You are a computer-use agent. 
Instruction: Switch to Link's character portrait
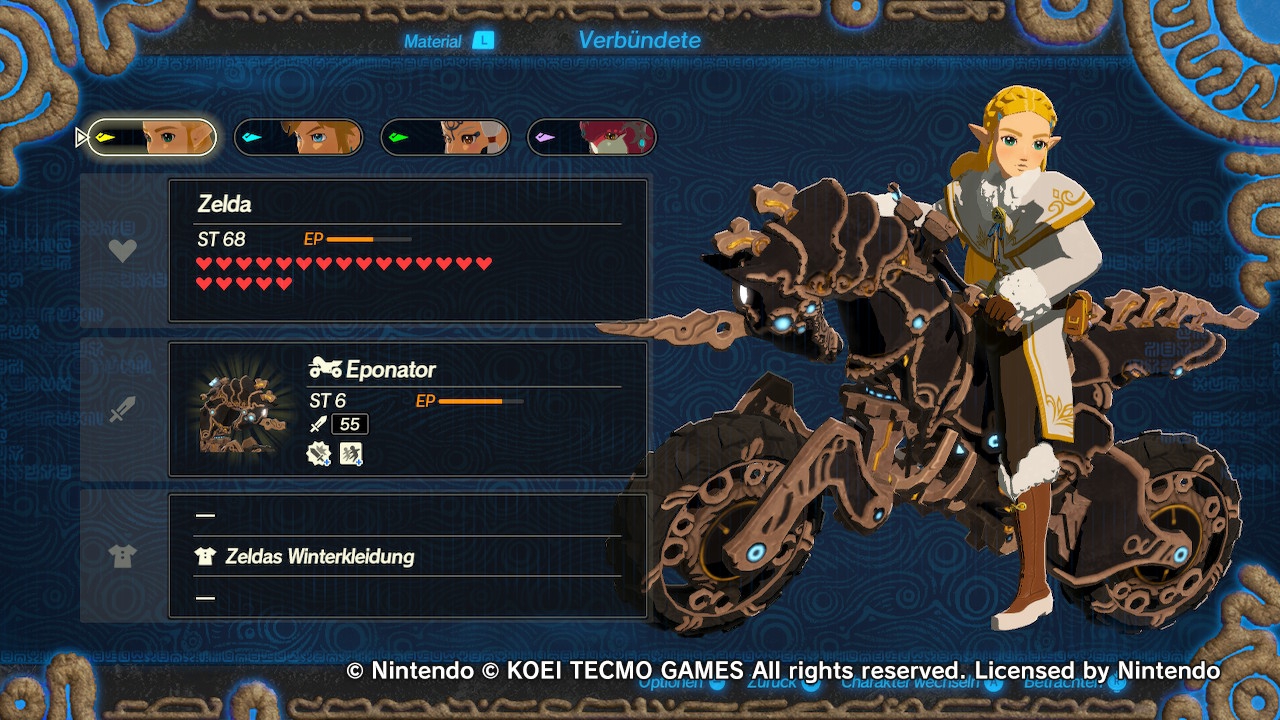coord(298,138)
